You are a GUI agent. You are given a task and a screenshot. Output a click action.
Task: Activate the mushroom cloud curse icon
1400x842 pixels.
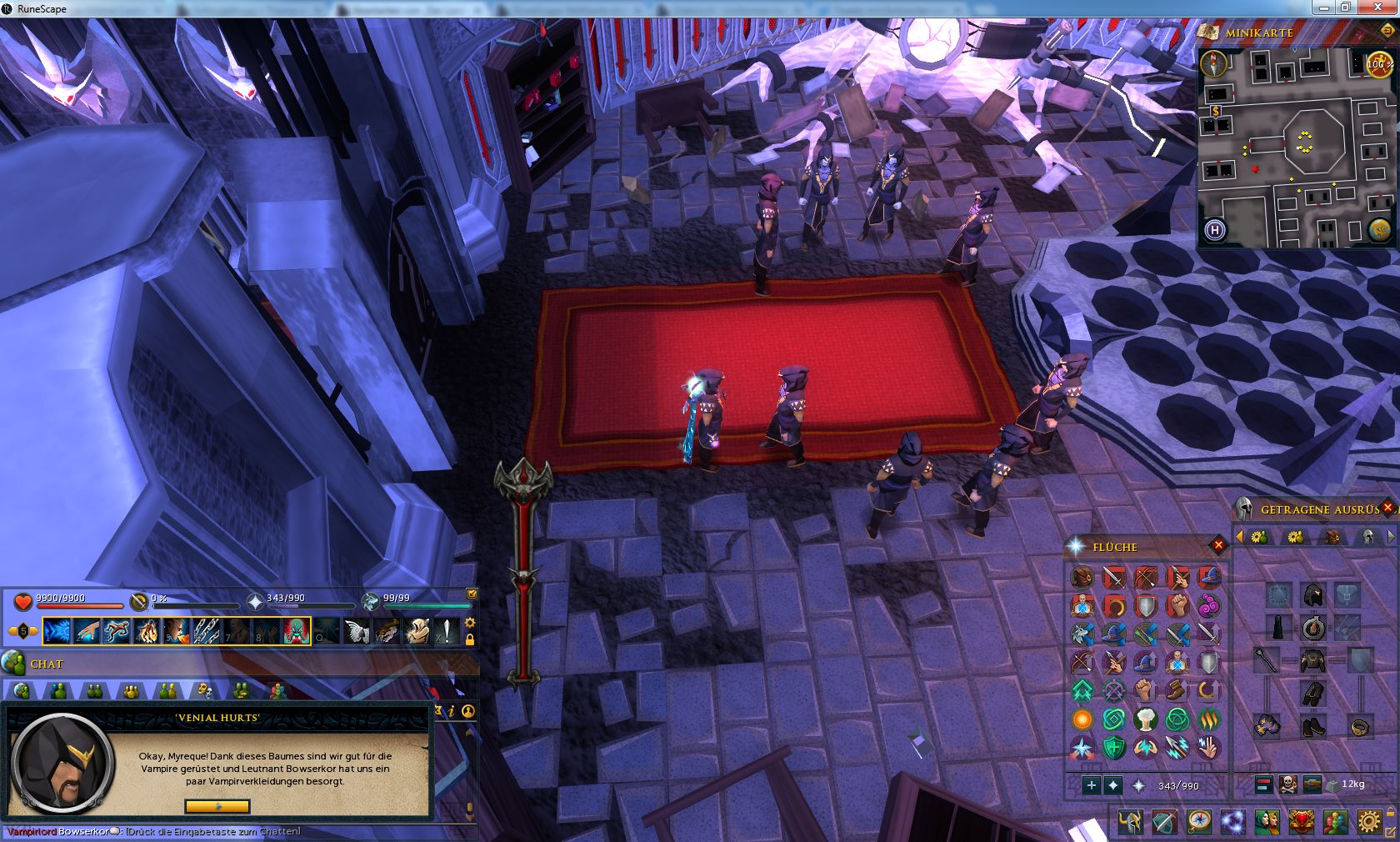tap(1146, 719)
